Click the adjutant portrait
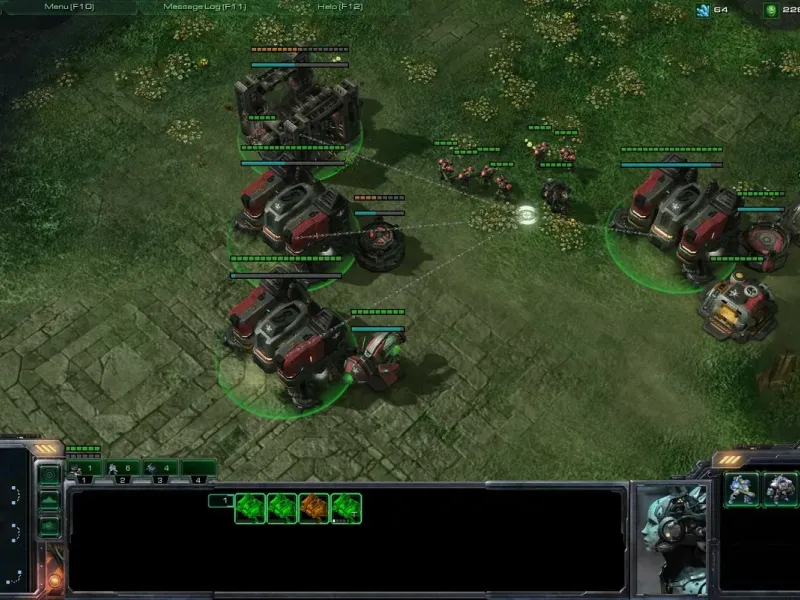800x600 pixels. click(x=671, y=535)
